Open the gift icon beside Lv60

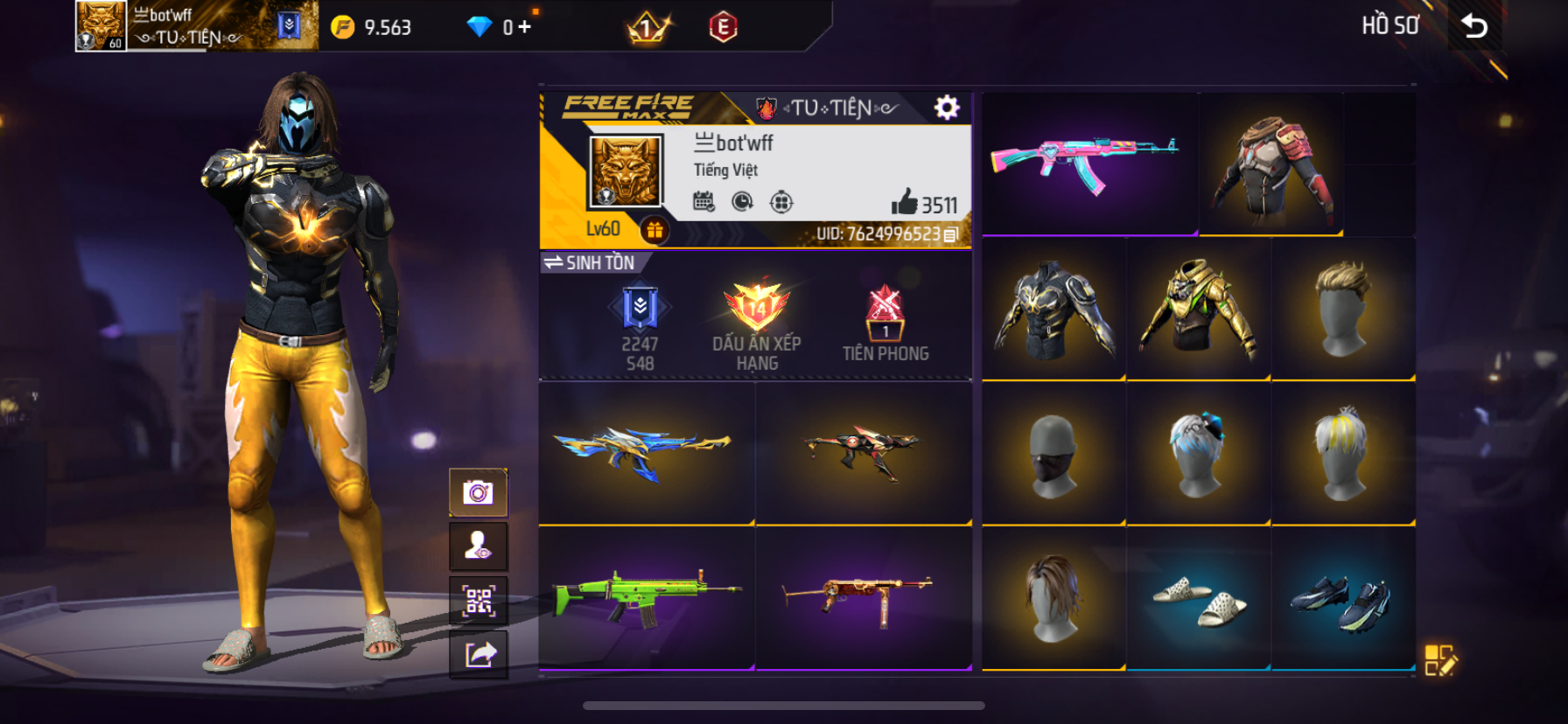[654, 230]
